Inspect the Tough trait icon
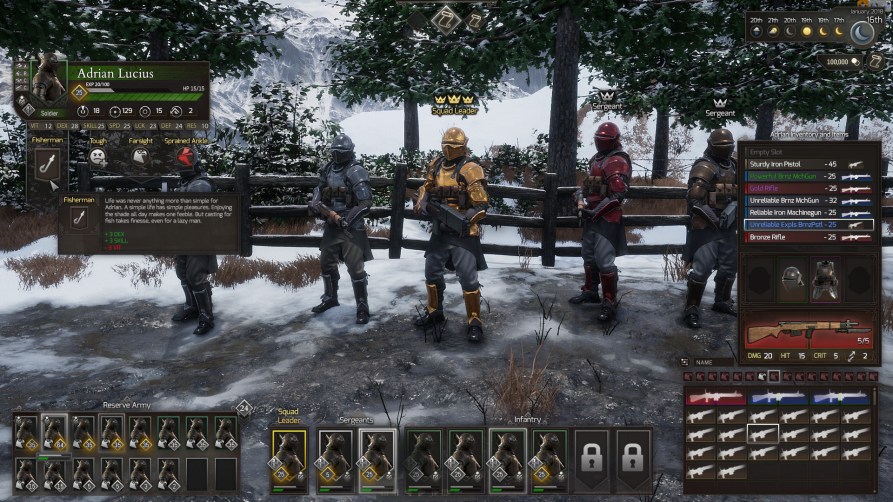 (x=97, y=156)
